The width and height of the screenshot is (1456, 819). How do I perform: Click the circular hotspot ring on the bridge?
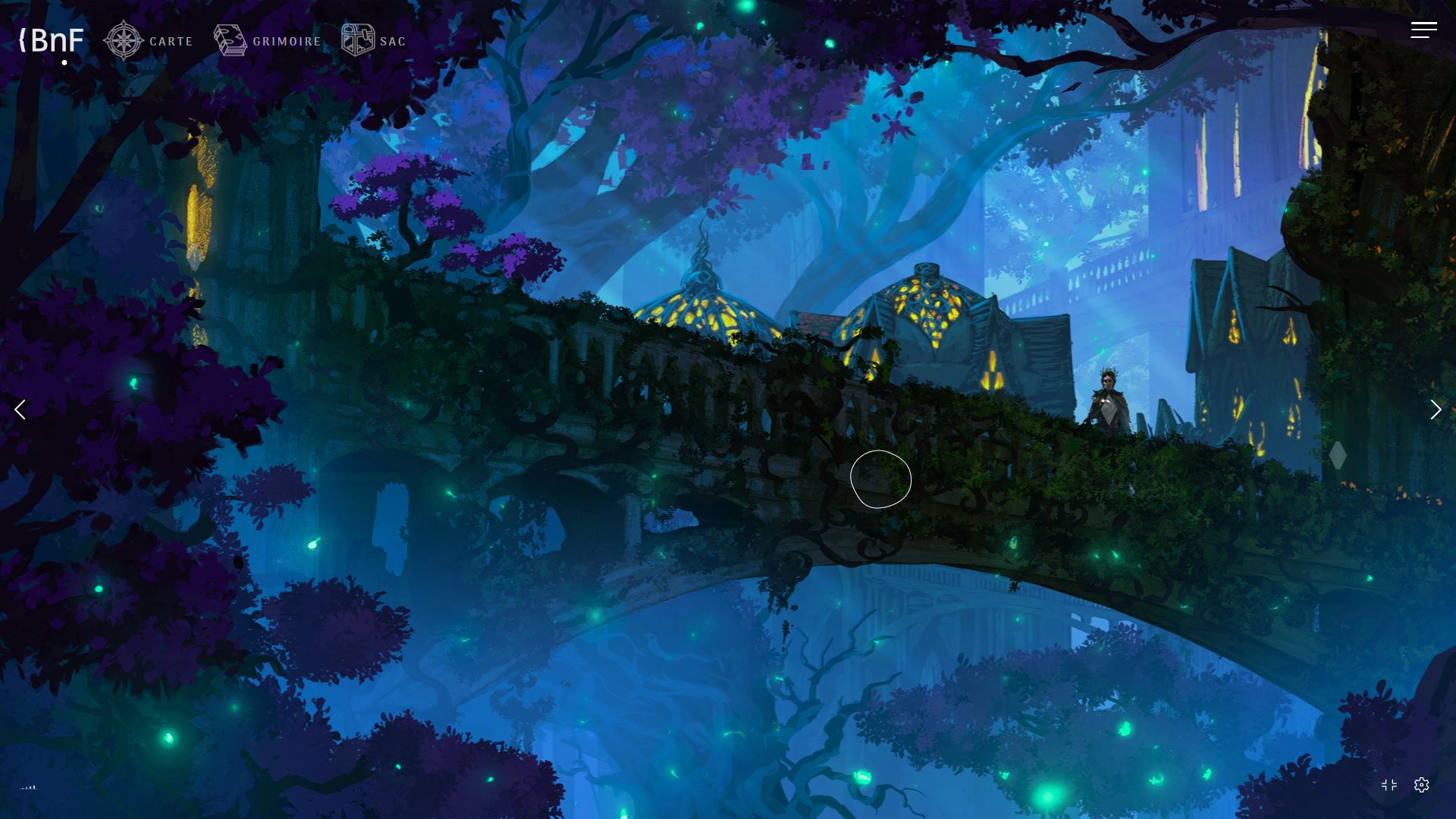[x=880, y=479]
